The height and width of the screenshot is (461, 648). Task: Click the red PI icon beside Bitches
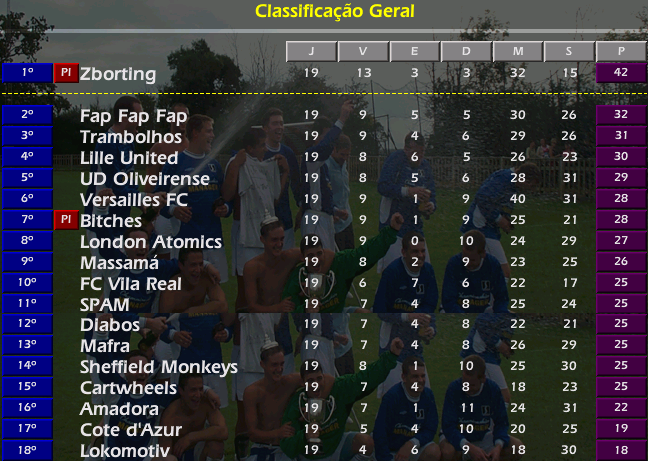(65, 220)
